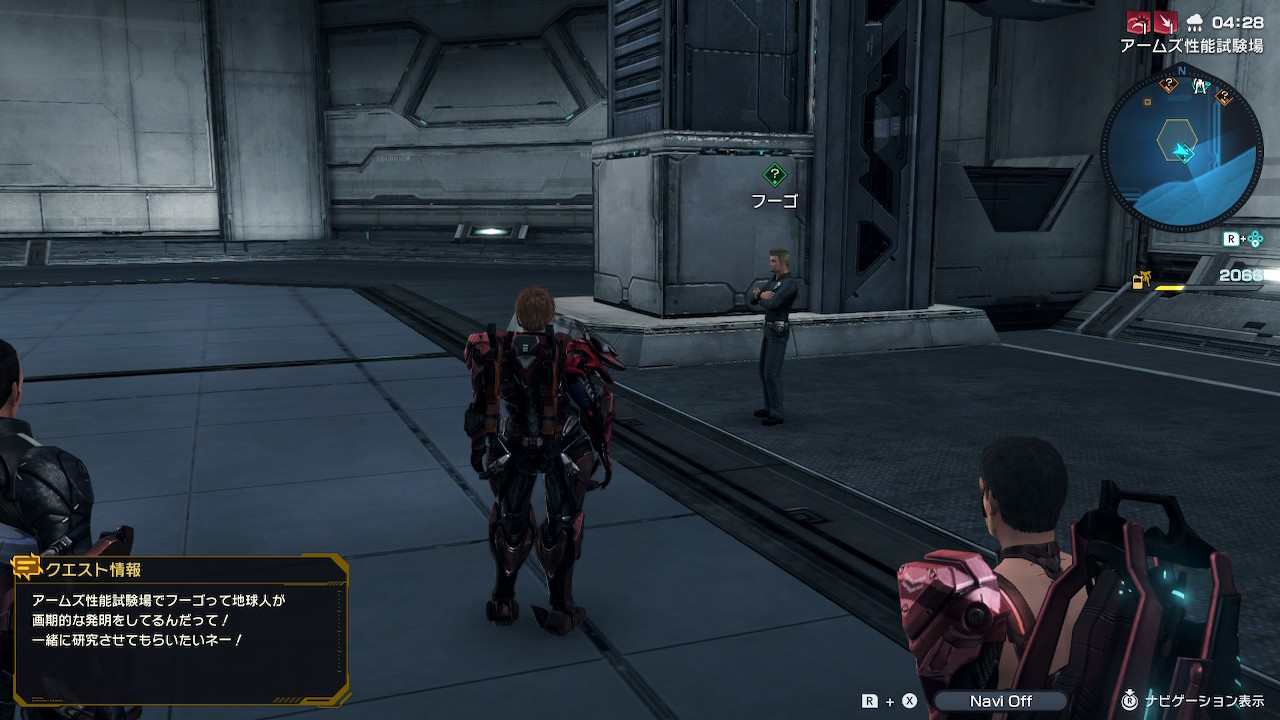Select the red diagonal arrow status icon

1165,22
